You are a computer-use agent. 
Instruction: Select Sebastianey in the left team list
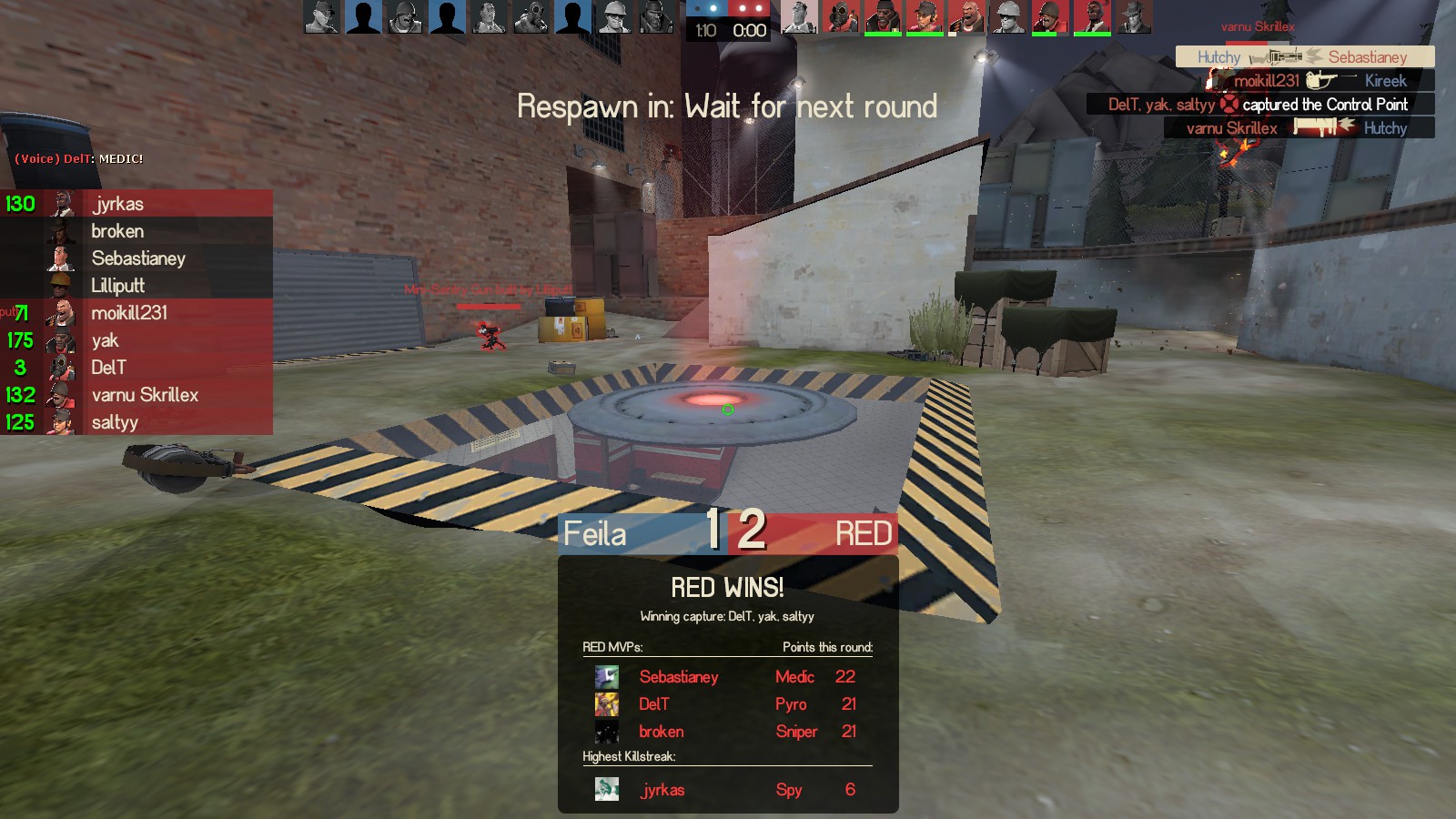(138, 258)
